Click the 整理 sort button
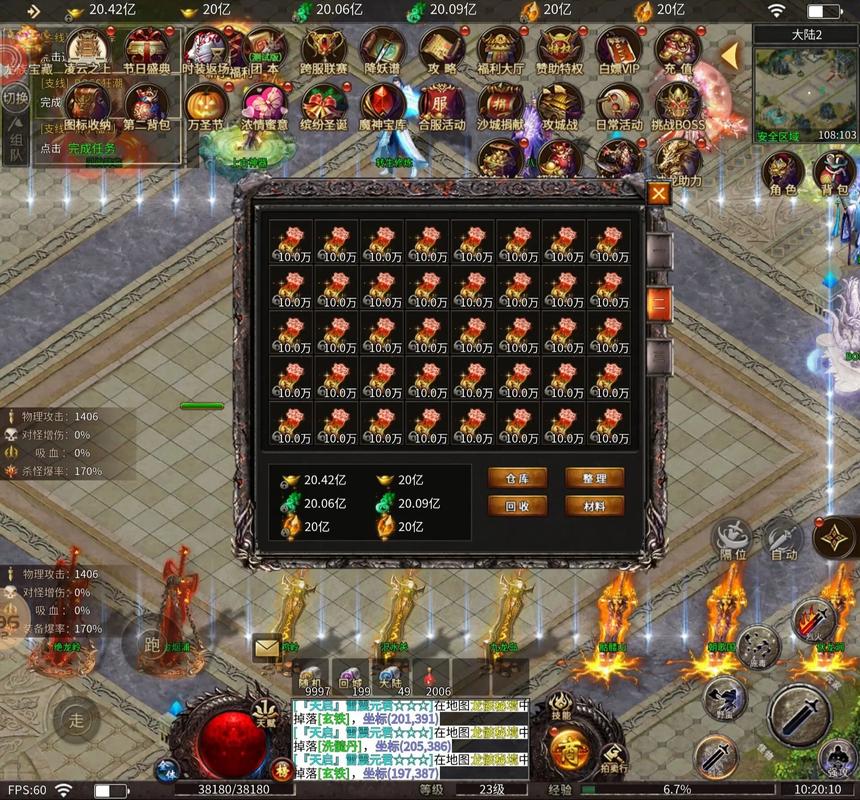Screen dimensions: 860x800 [x=594, y=478]
